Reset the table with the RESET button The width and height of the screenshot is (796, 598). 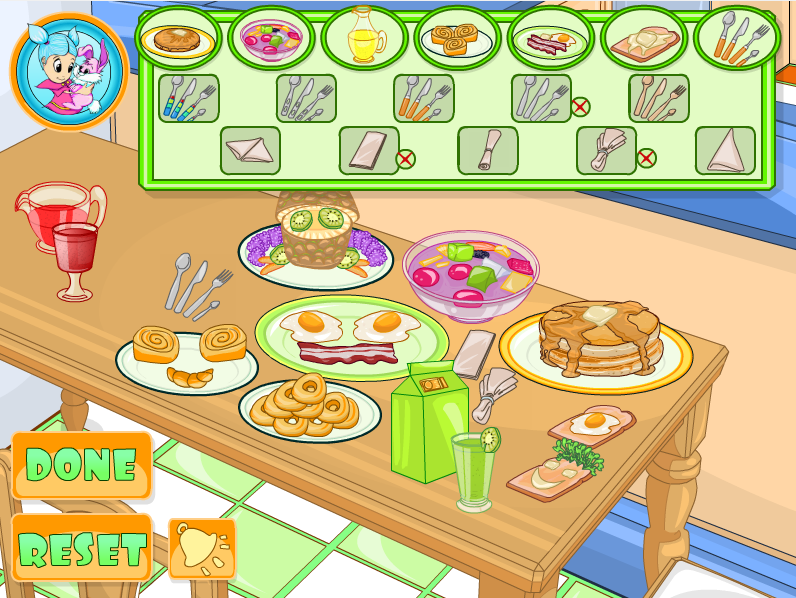(81, 548)
